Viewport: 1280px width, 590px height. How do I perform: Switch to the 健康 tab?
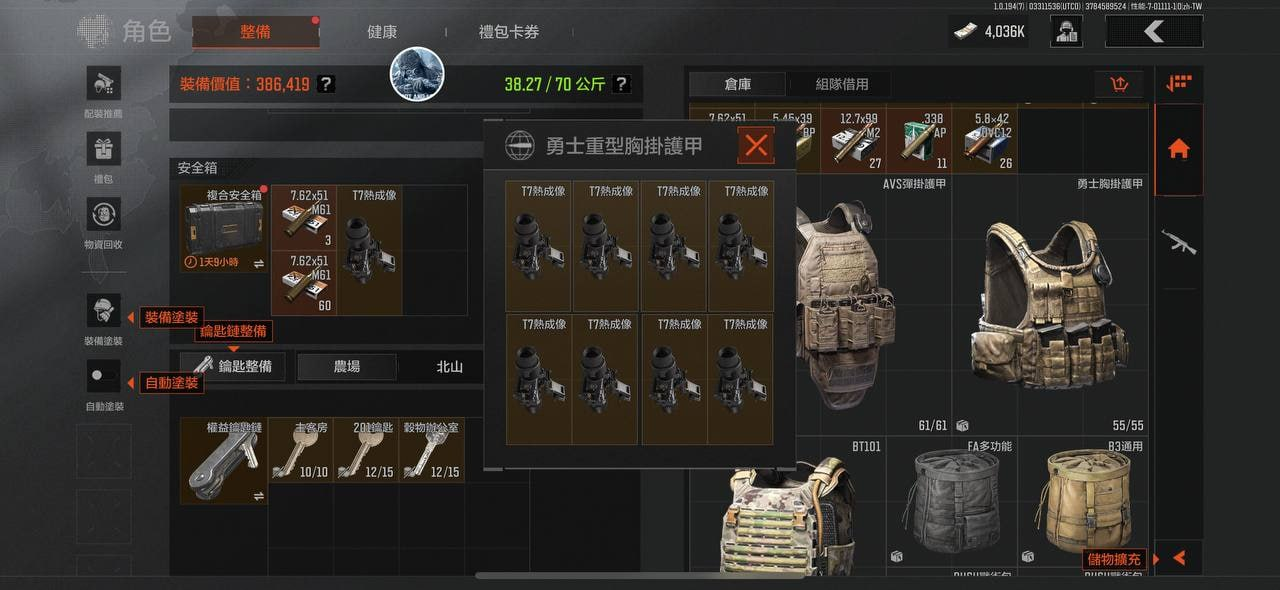coord(382,32)
